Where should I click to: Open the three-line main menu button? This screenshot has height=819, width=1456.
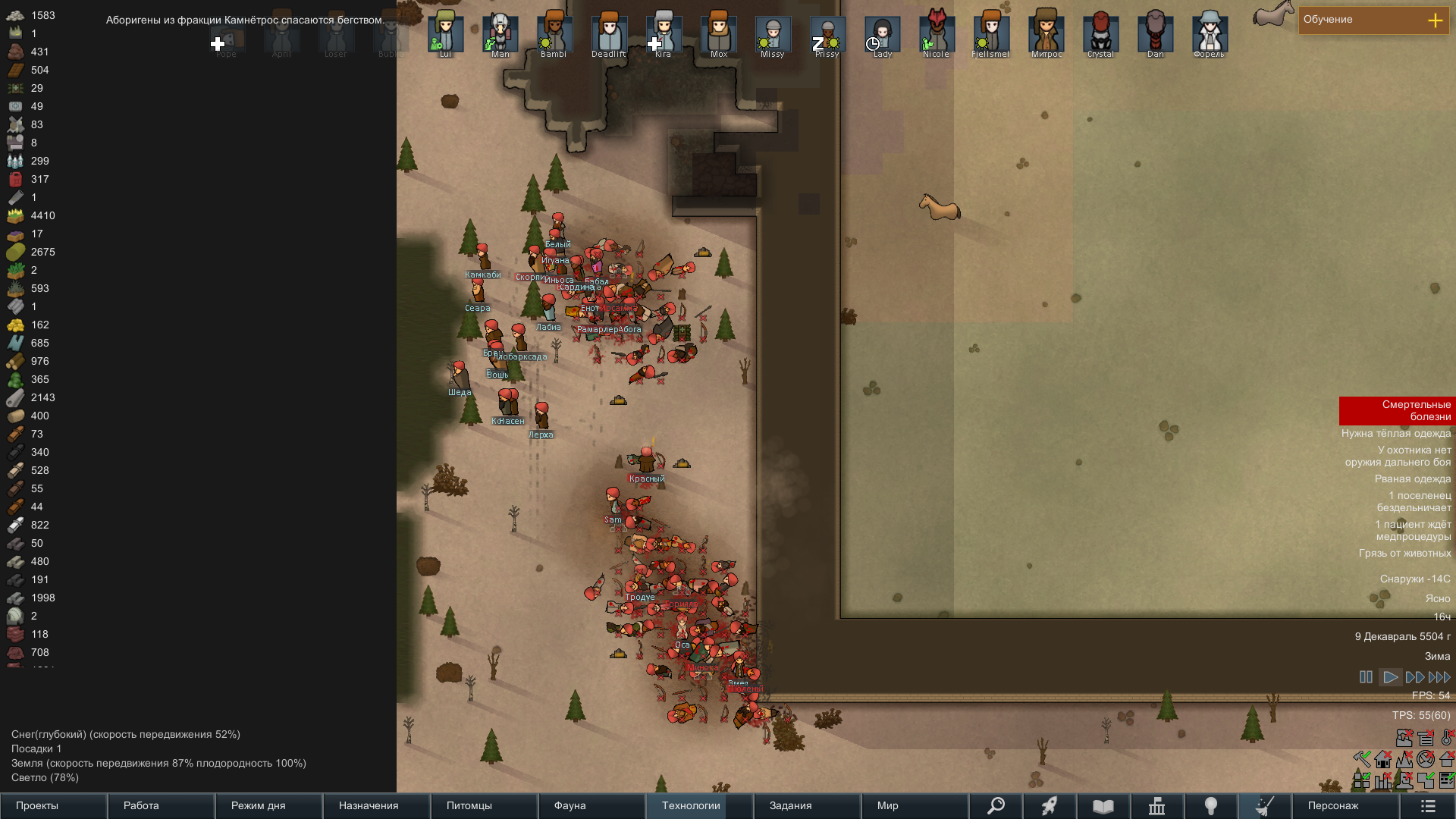[1428, 805]
